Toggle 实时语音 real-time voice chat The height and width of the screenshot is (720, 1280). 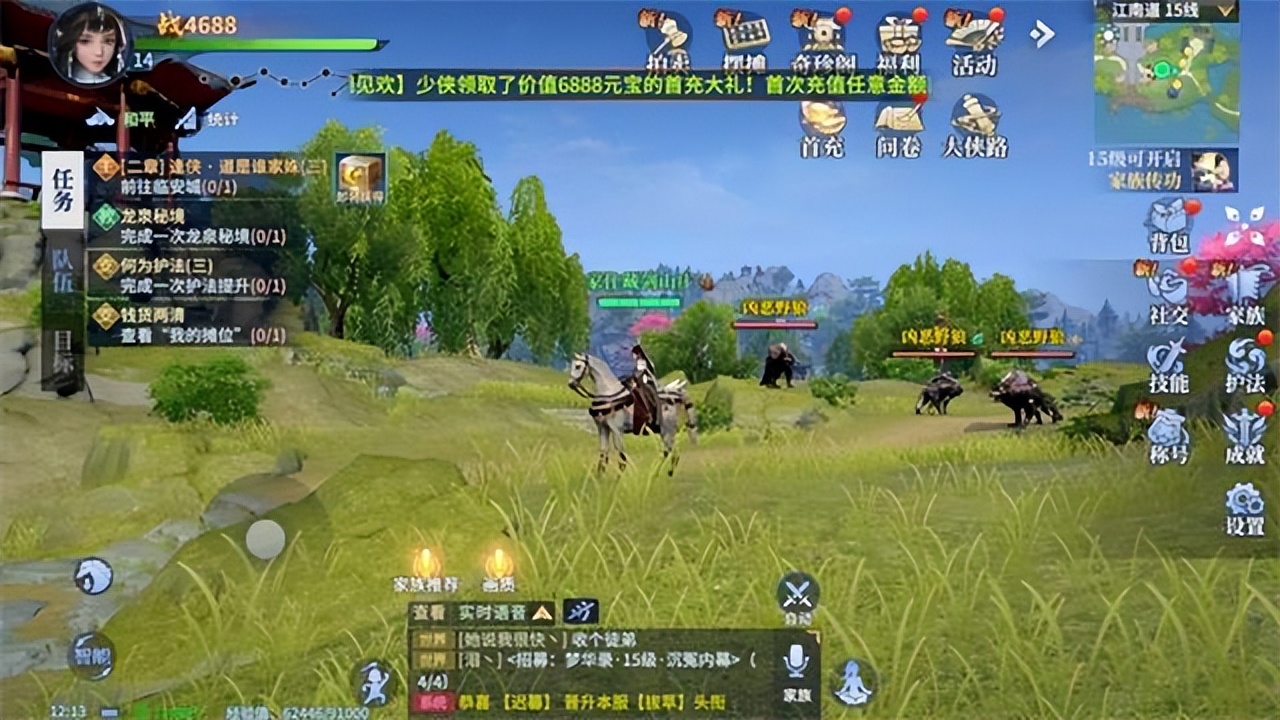492,610
